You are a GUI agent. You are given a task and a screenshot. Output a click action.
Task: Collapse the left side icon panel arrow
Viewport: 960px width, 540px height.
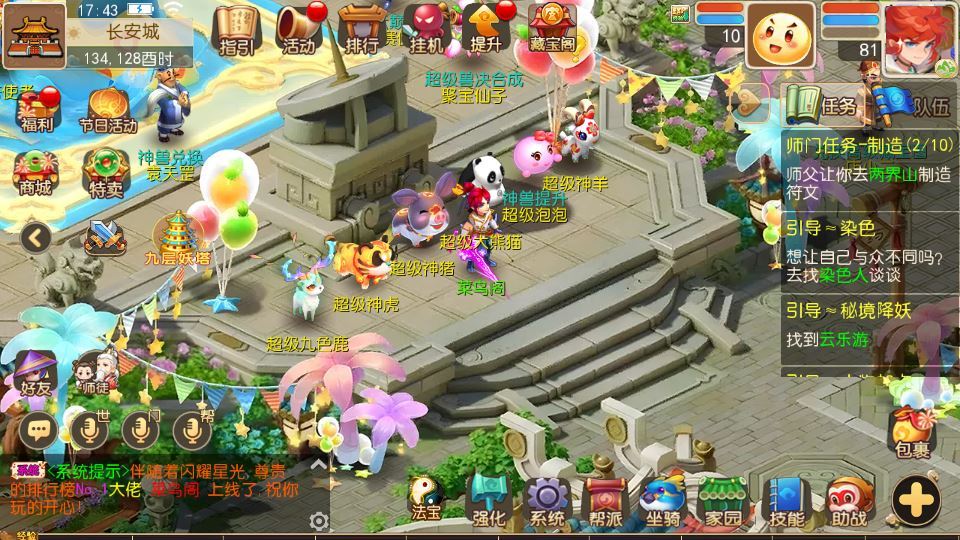point(36,237)
